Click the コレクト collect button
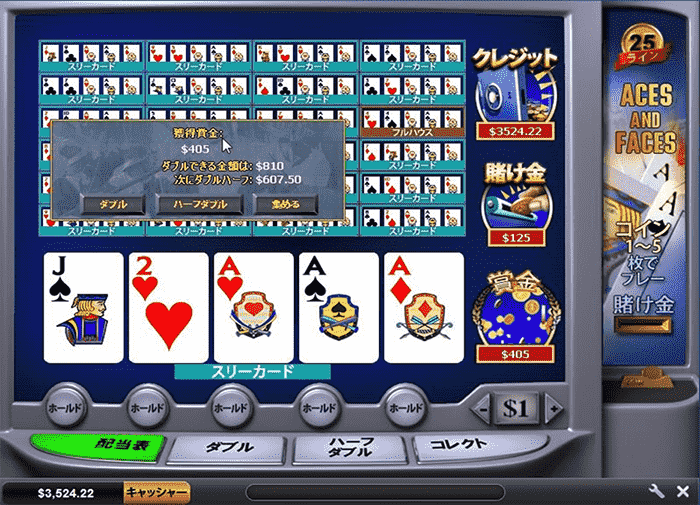700x505 pixels. 478,445
